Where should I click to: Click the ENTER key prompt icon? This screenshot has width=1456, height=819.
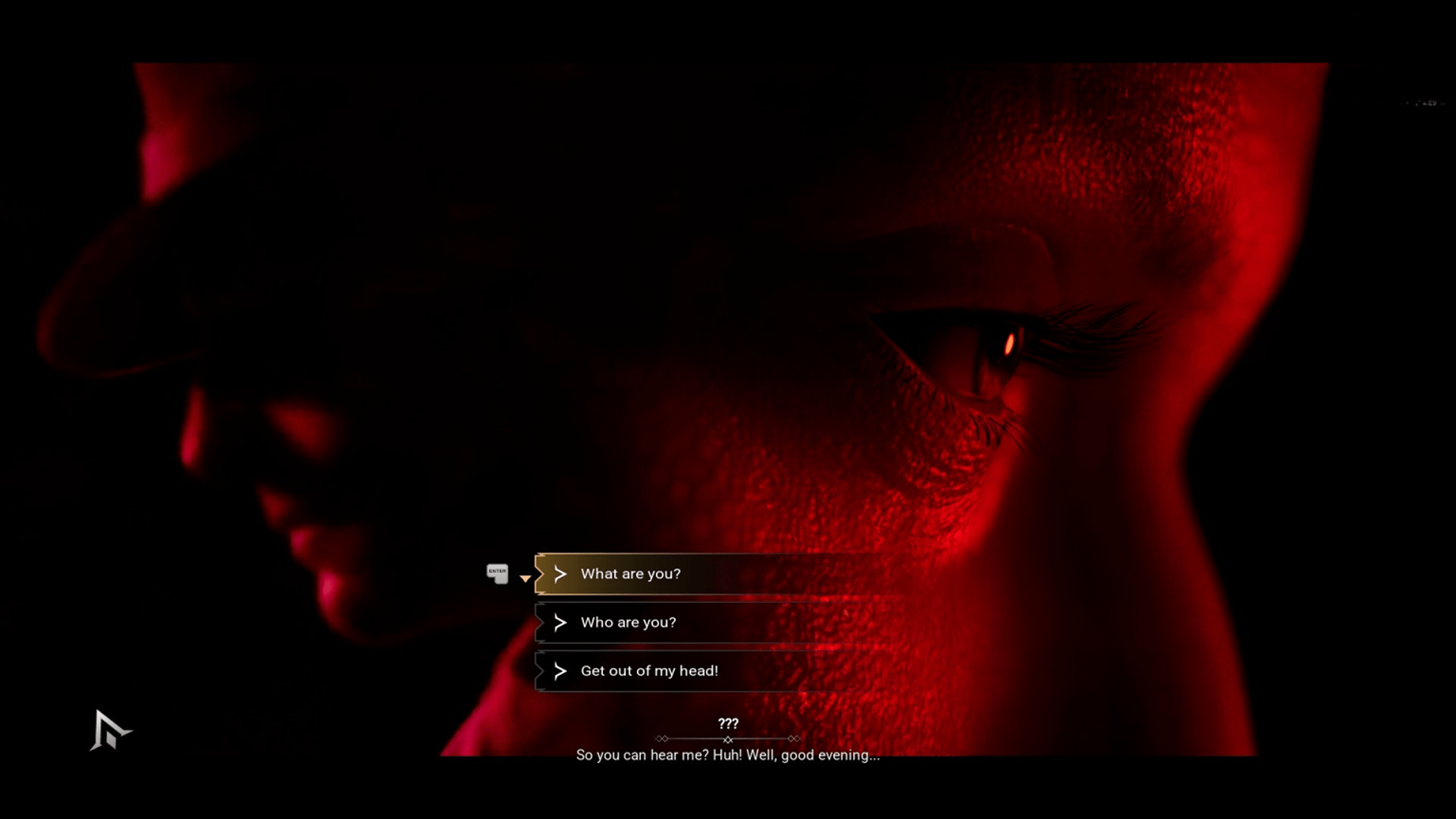pyautogui.click(x=497, y=574)
